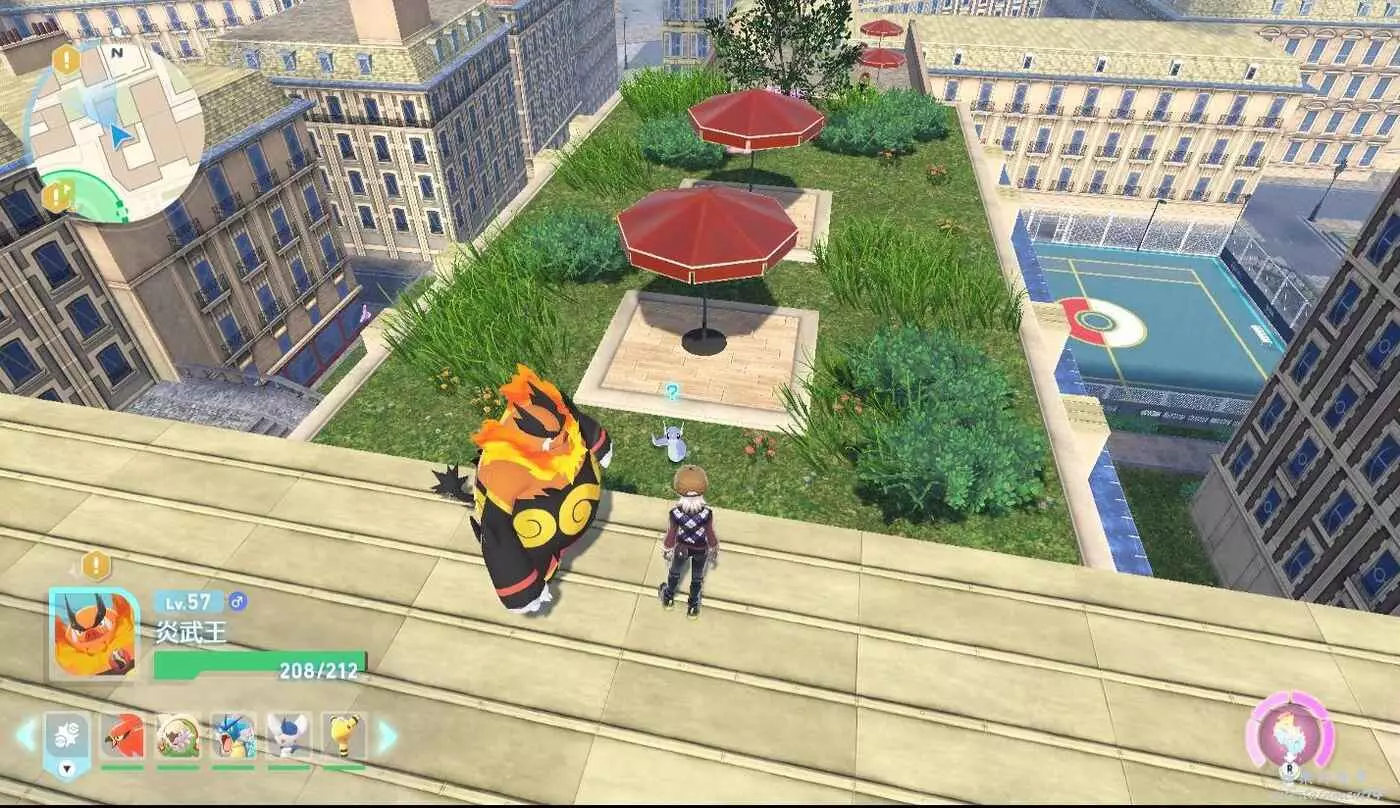Select the Meowstic party slot
Image resolution: width=1400 pixels, height=808 pixels.
[x=288, y=737]
